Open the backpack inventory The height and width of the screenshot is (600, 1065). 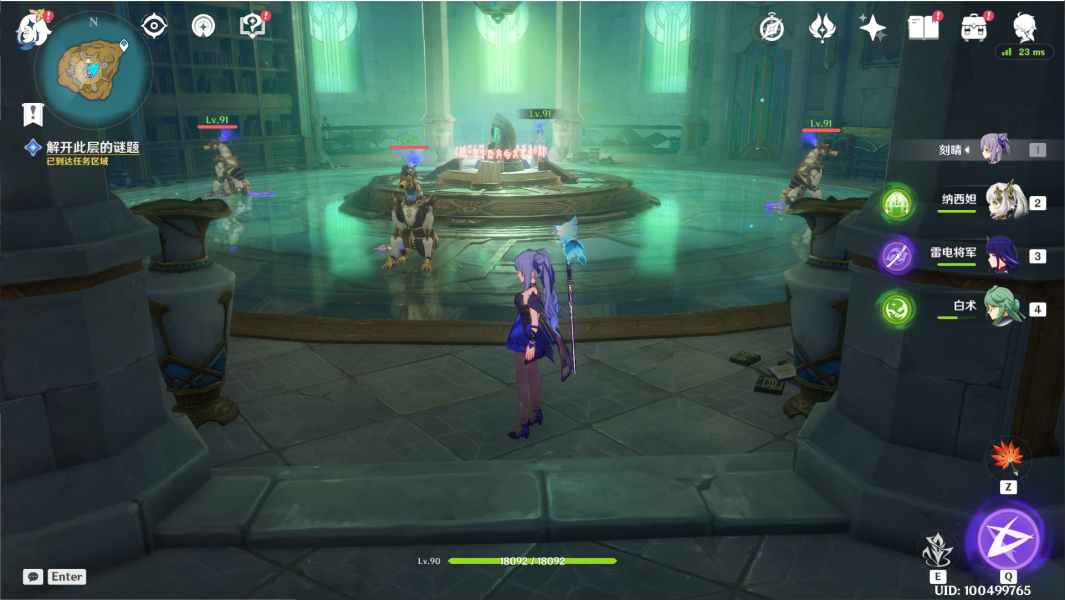974,28
